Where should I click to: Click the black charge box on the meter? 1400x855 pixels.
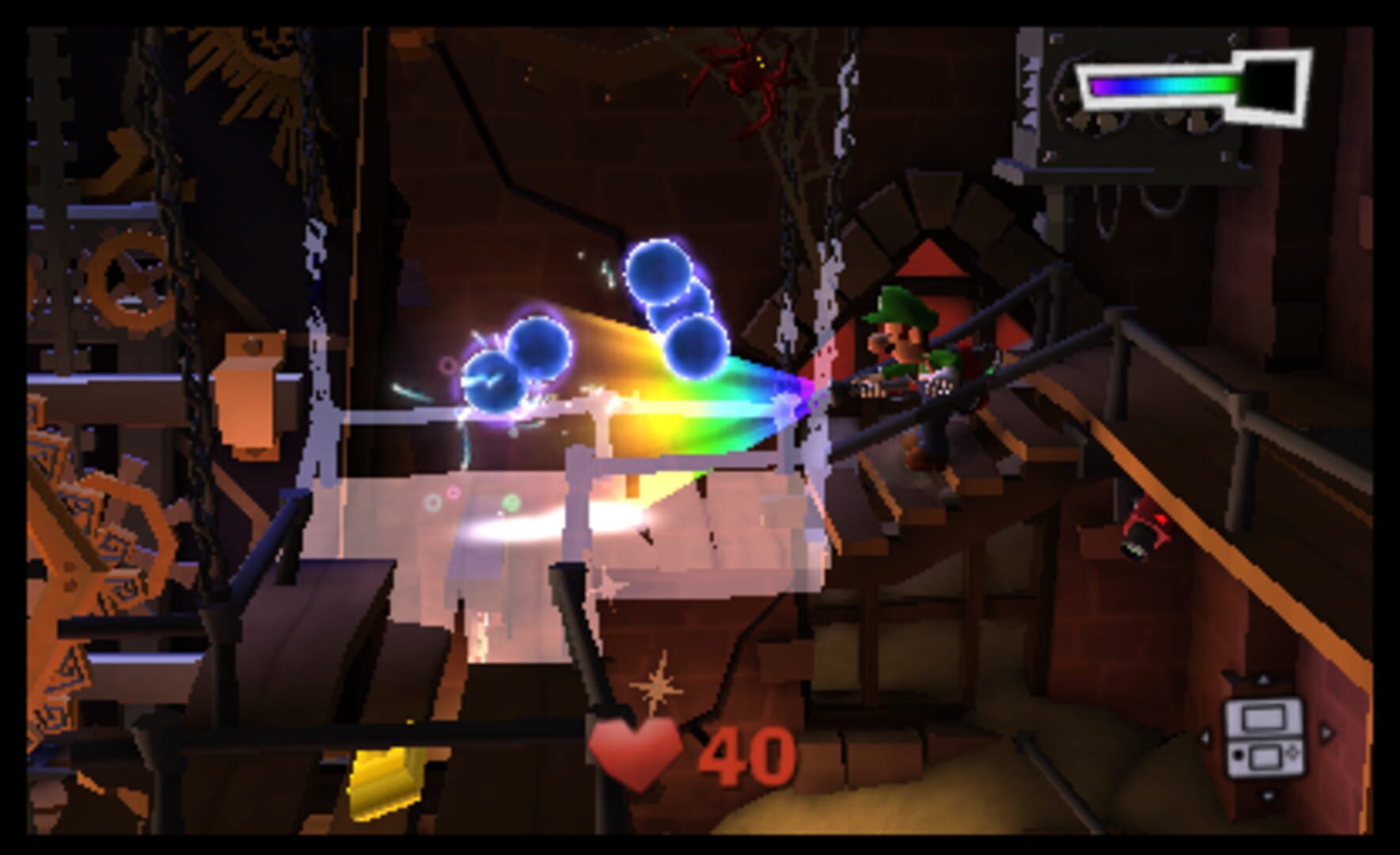[x=1269, y=85]
